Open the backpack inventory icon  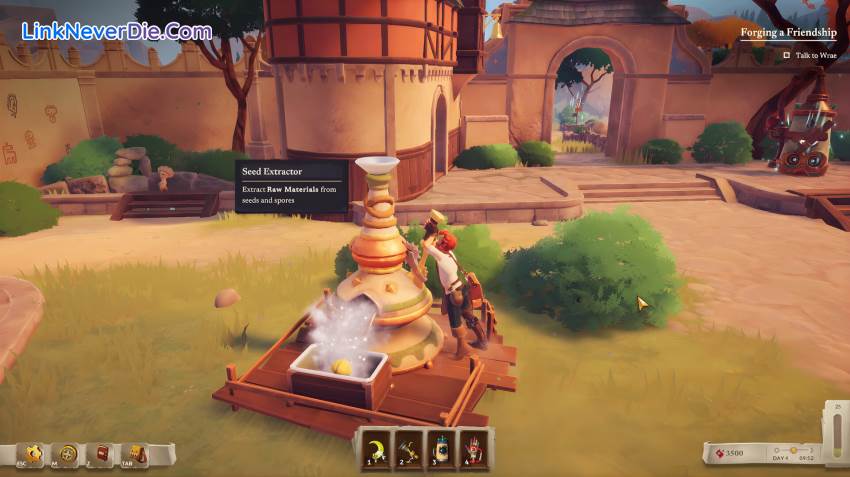(136, 453)
